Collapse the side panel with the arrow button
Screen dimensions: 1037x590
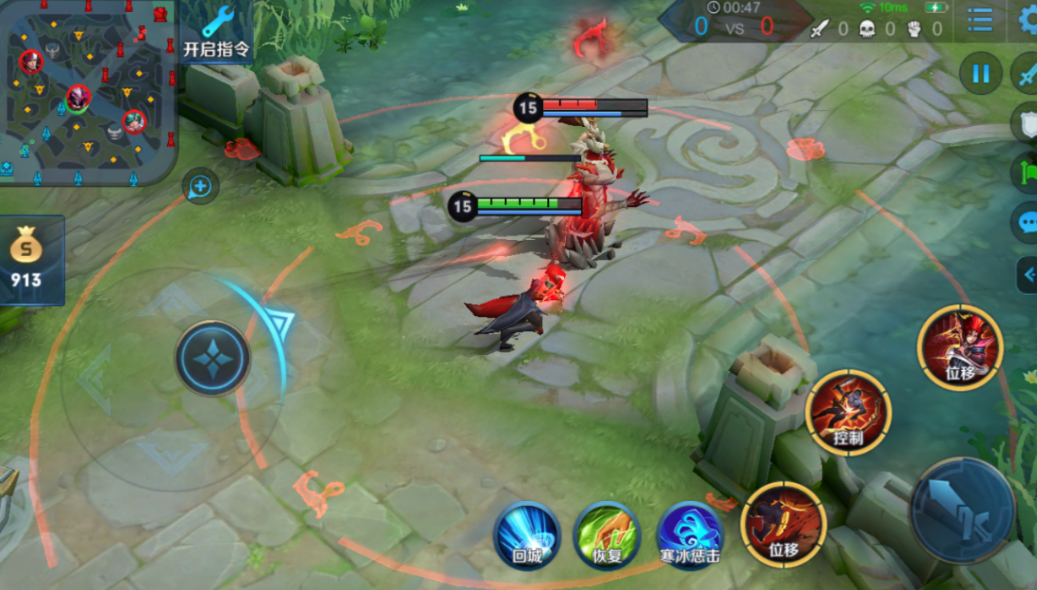(x=1026, y=274)
